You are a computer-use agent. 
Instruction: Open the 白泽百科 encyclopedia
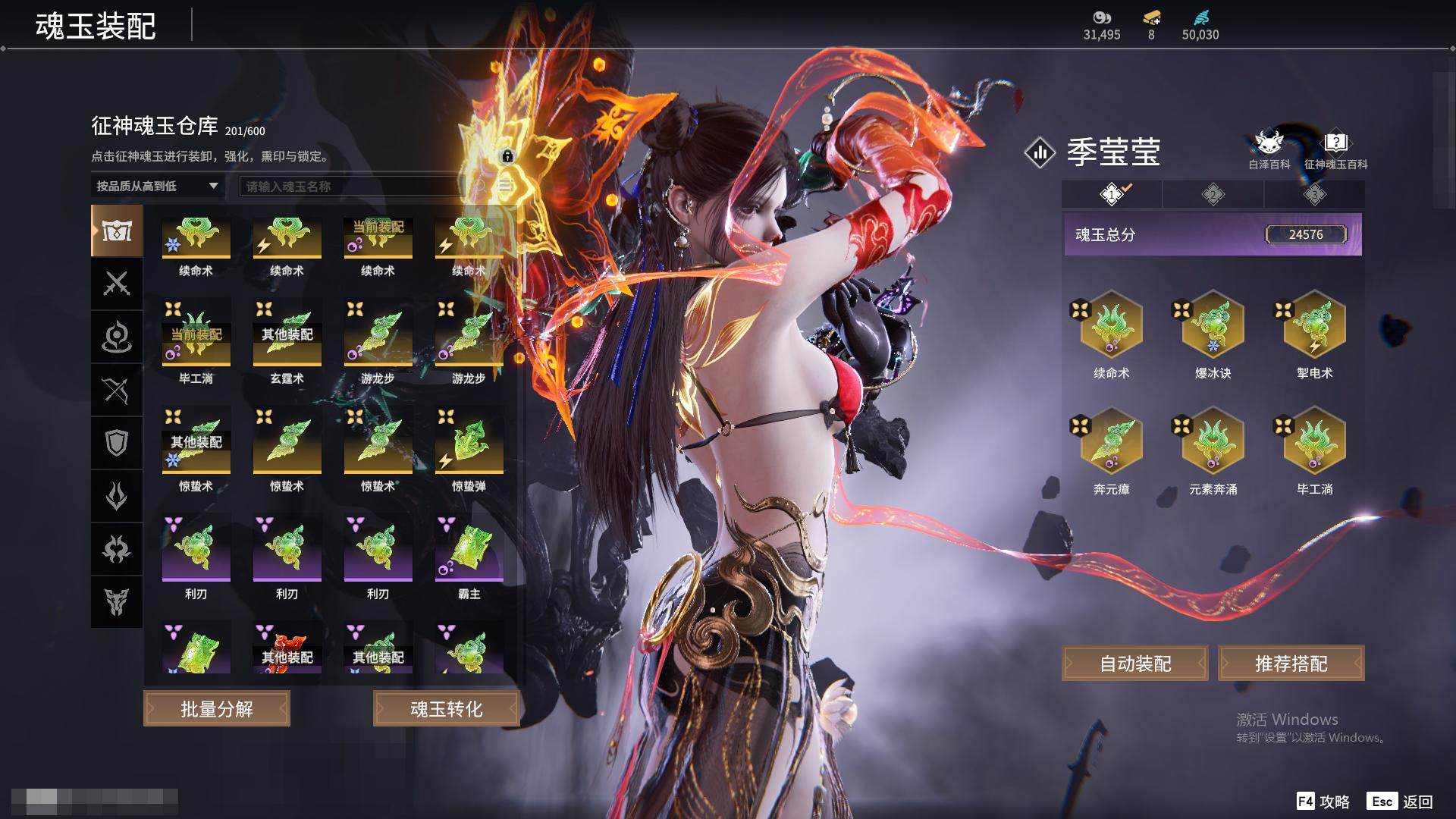(1269, 149)
